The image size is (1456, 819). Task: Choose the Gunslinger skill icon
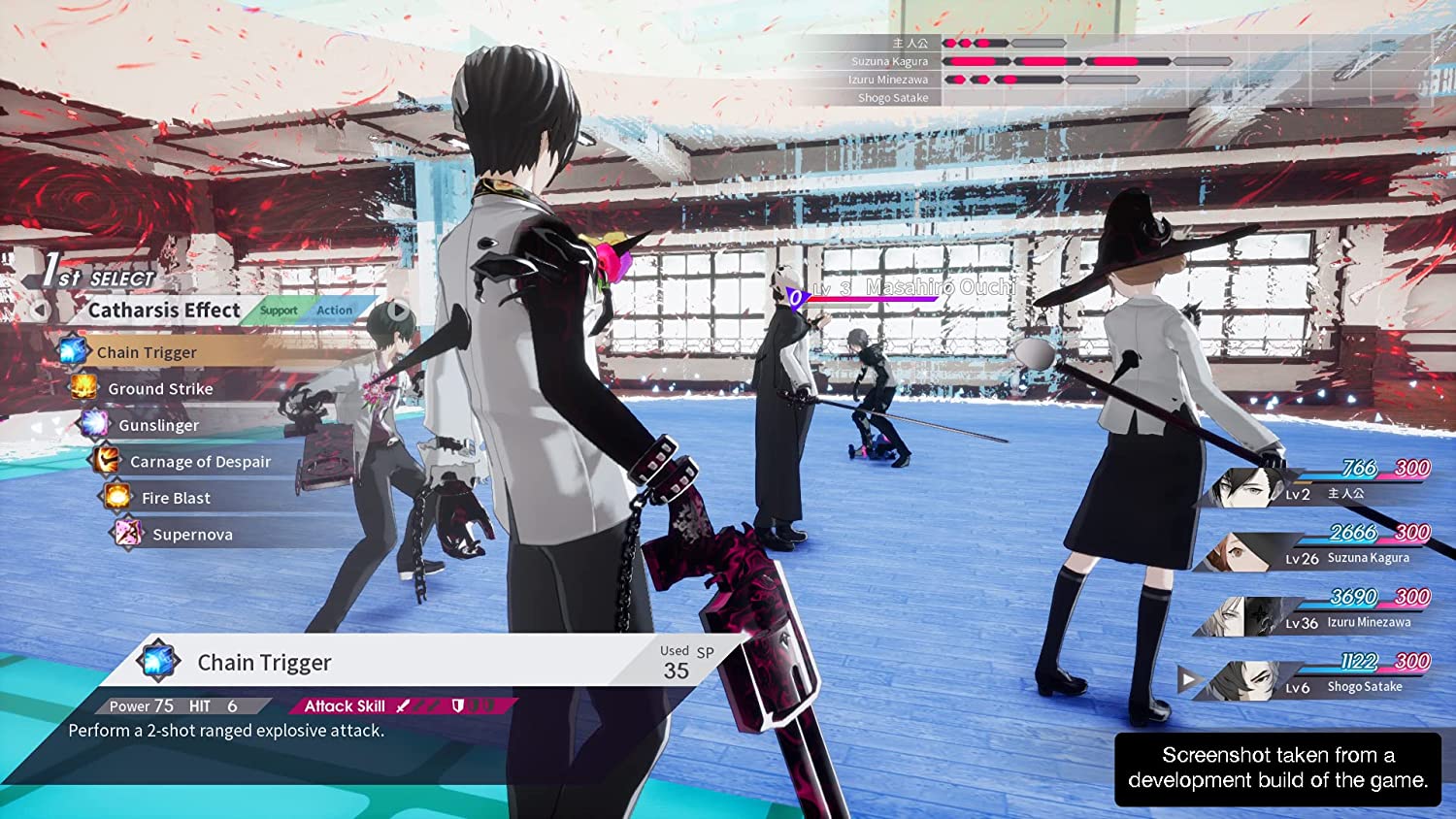click(95, 424)
